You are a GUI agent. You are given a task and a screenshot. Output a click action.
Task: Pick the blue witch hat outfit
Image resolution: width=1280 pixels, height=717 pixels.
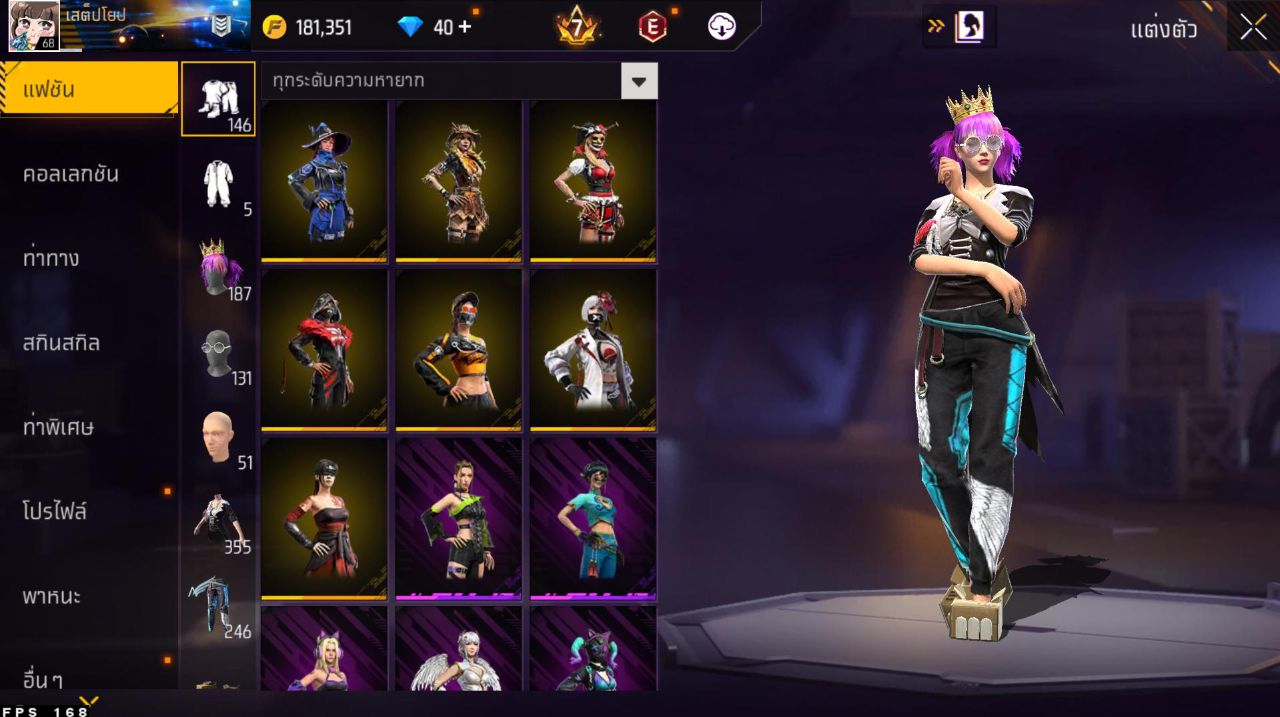[x=324, y=181]
